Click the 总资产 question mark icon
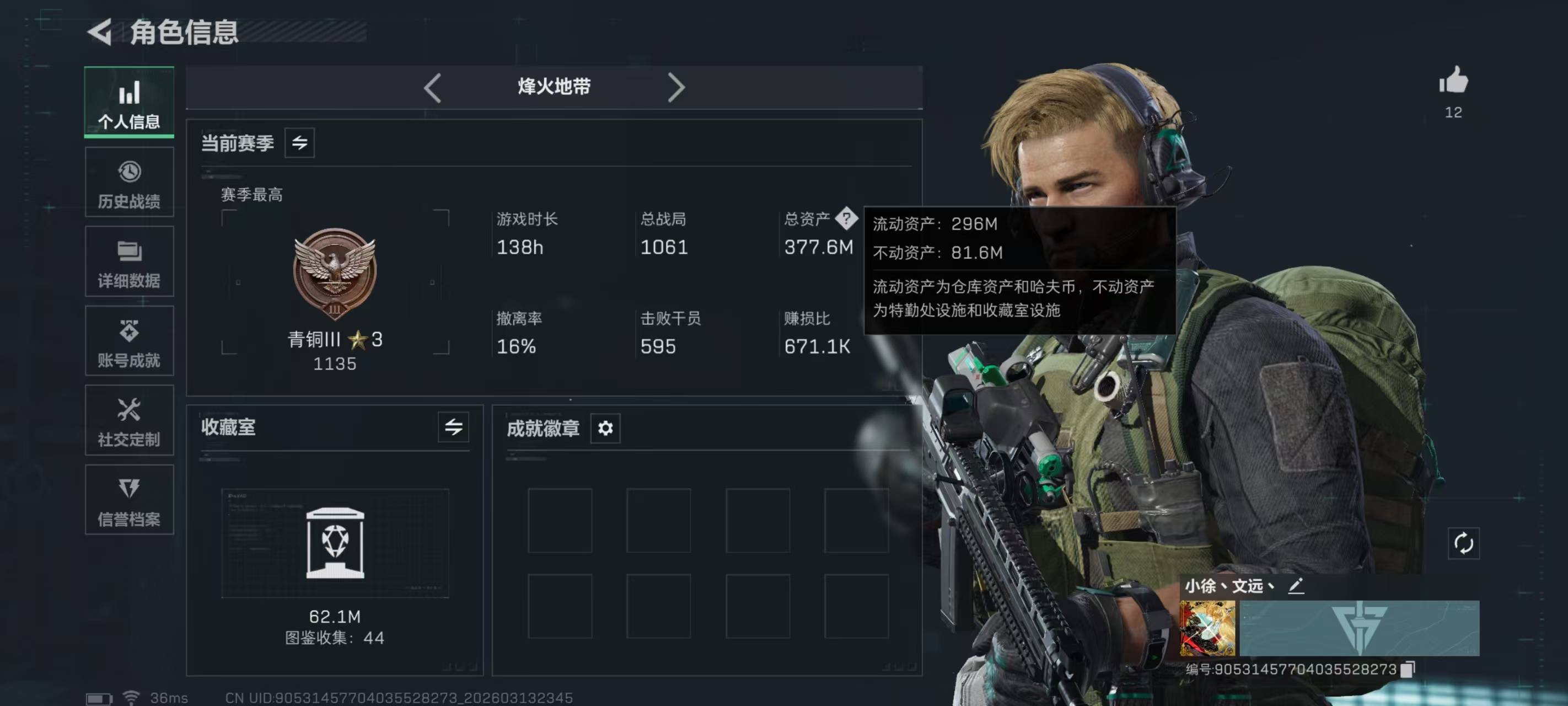Viewport: 1568px width, 706px height. click(846, 218)
